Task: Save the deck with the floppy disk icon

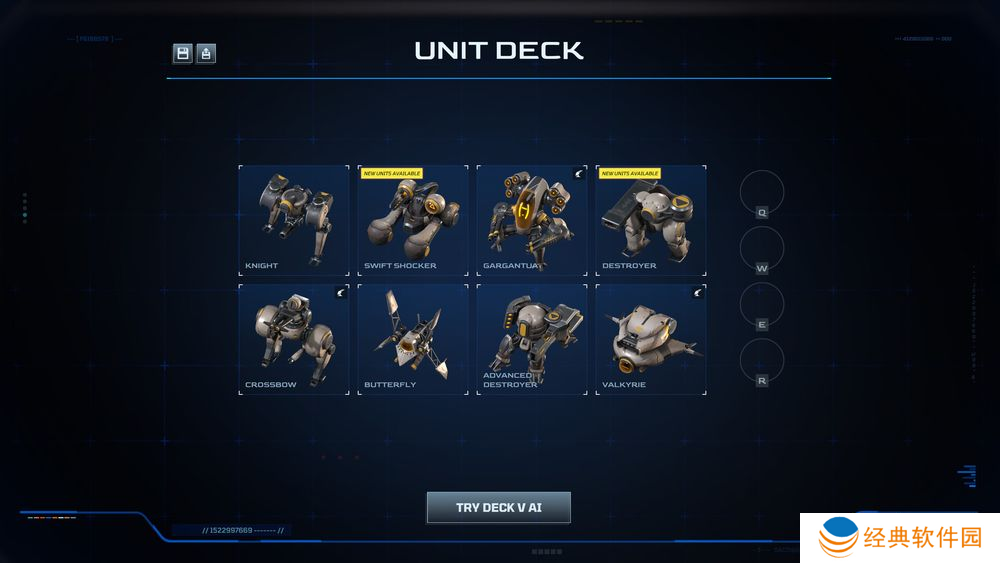Action: [x=183, y=53]
